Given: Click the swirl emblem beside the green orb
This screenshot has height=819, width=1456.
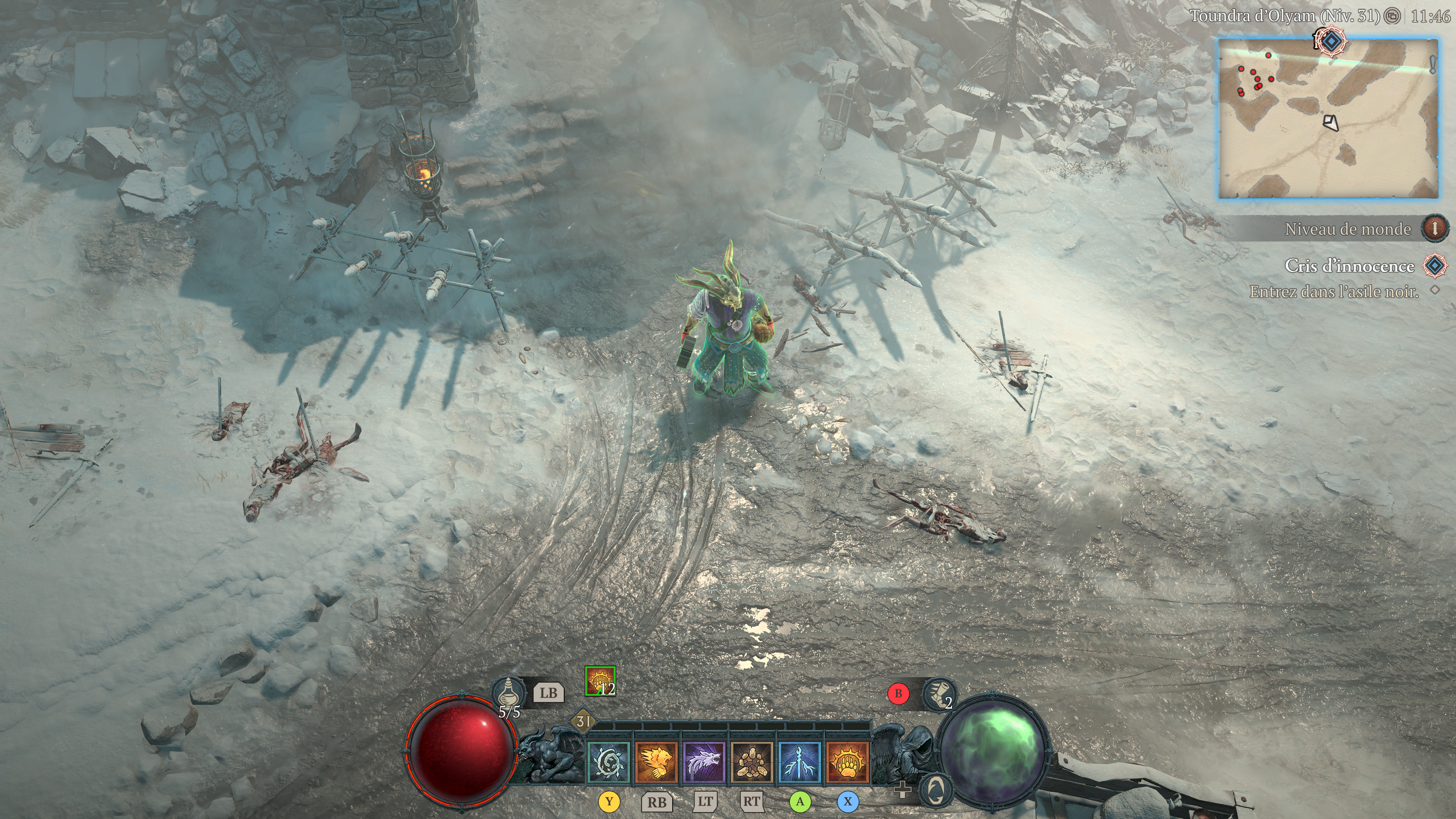Looking at the screenshot, I should tap(936, 789).
